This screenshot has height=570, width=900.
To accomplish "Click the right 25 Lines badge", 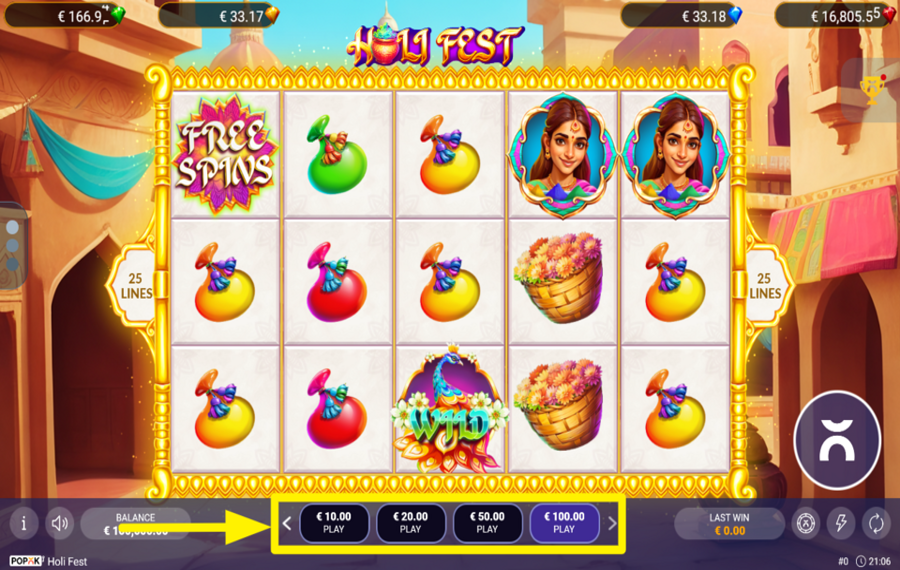I will pos(766,284).
